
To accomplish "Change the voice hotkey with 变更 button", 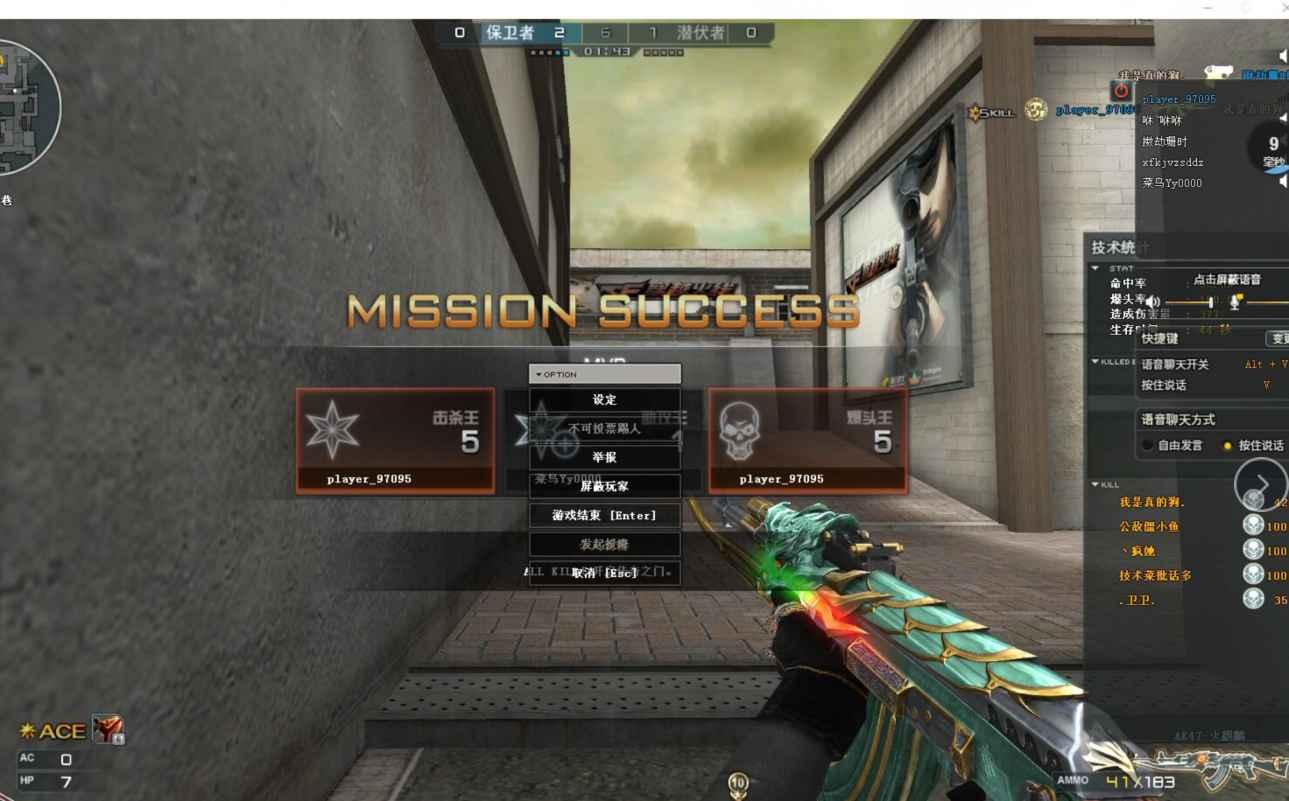I will pos(1278,339).
